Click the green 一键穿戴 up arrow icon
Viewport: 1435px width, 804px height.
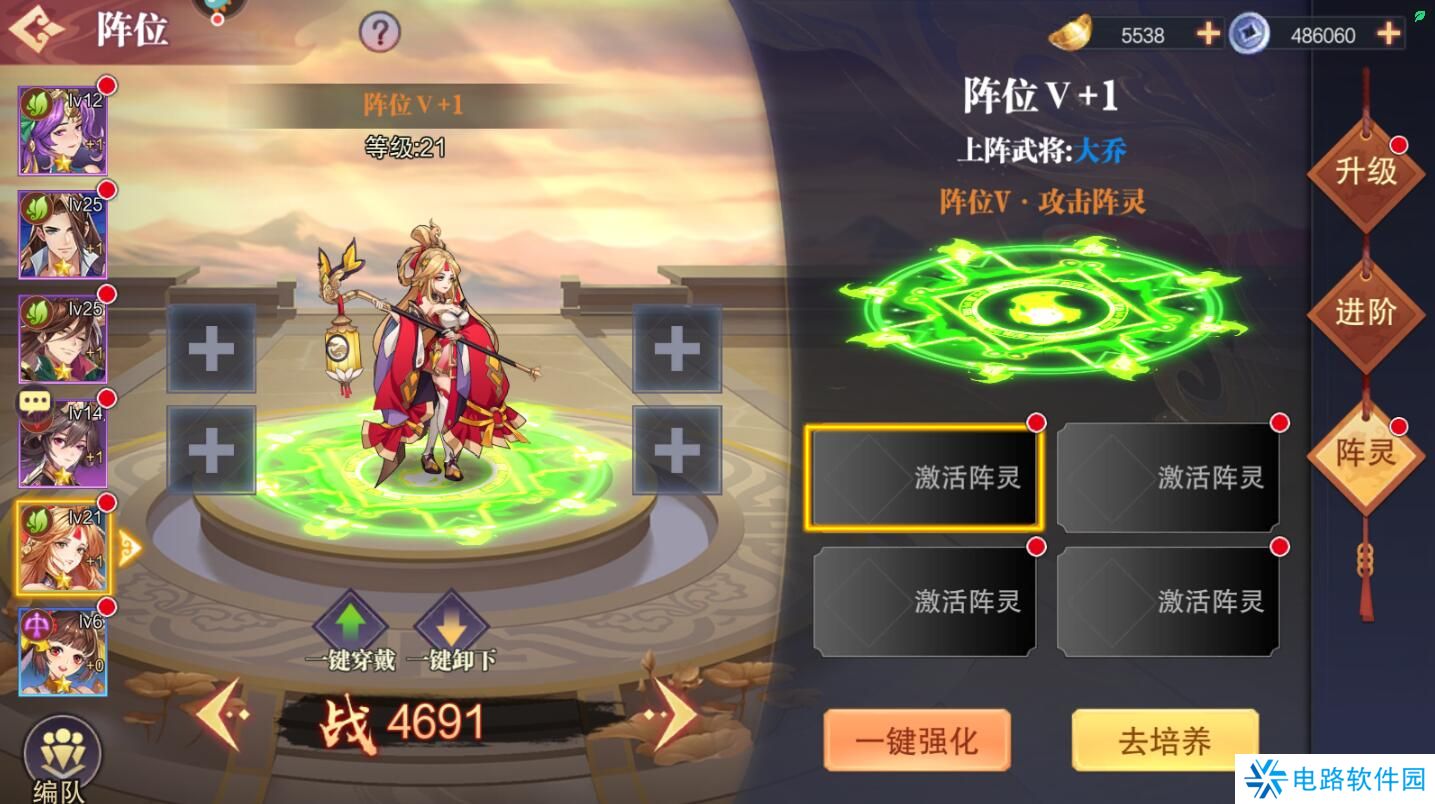tap(351, 625)
